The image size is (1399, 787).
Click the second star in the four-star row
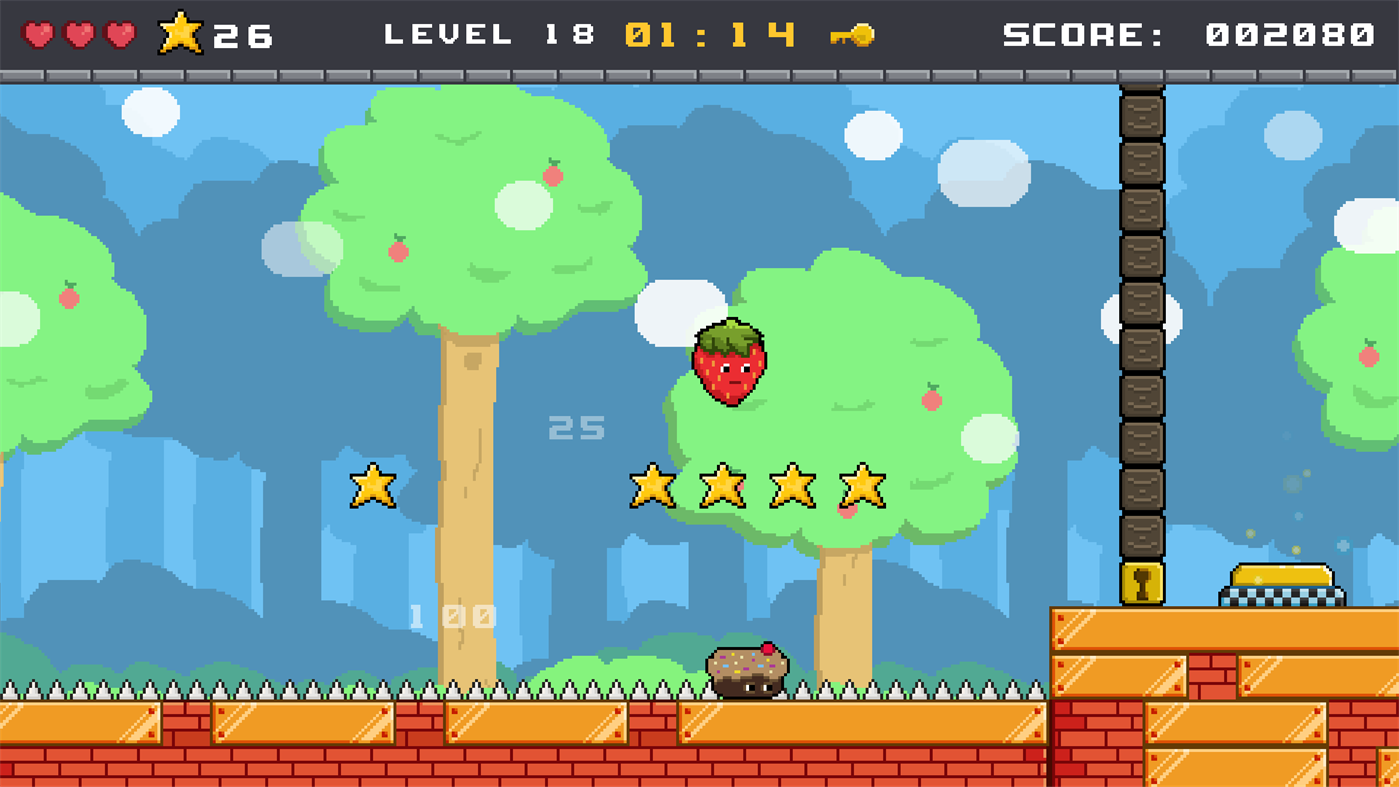coord(720,489)
